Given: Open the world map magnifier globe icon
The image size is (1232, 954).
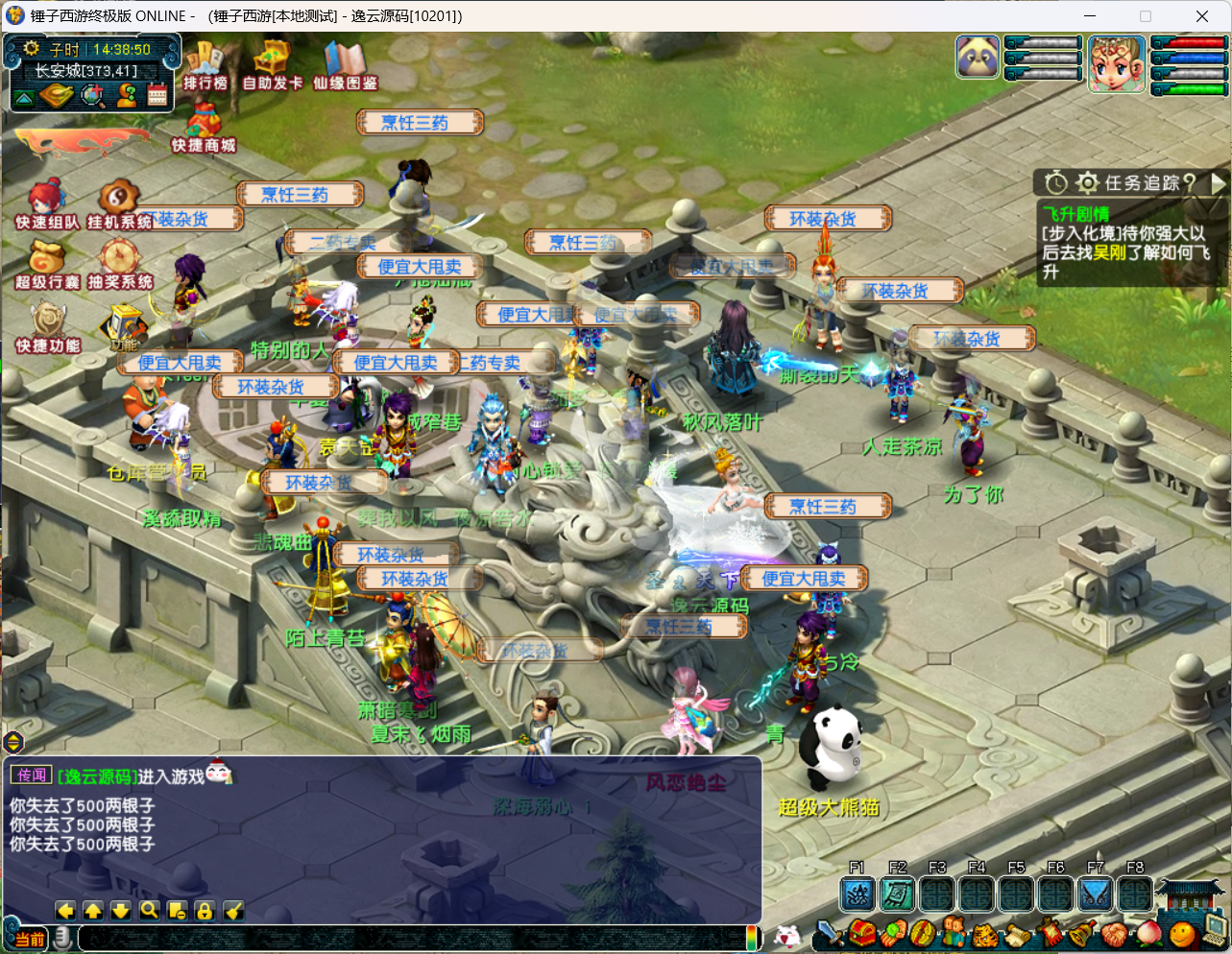Looking at the screenshot, I should point(93,95).
